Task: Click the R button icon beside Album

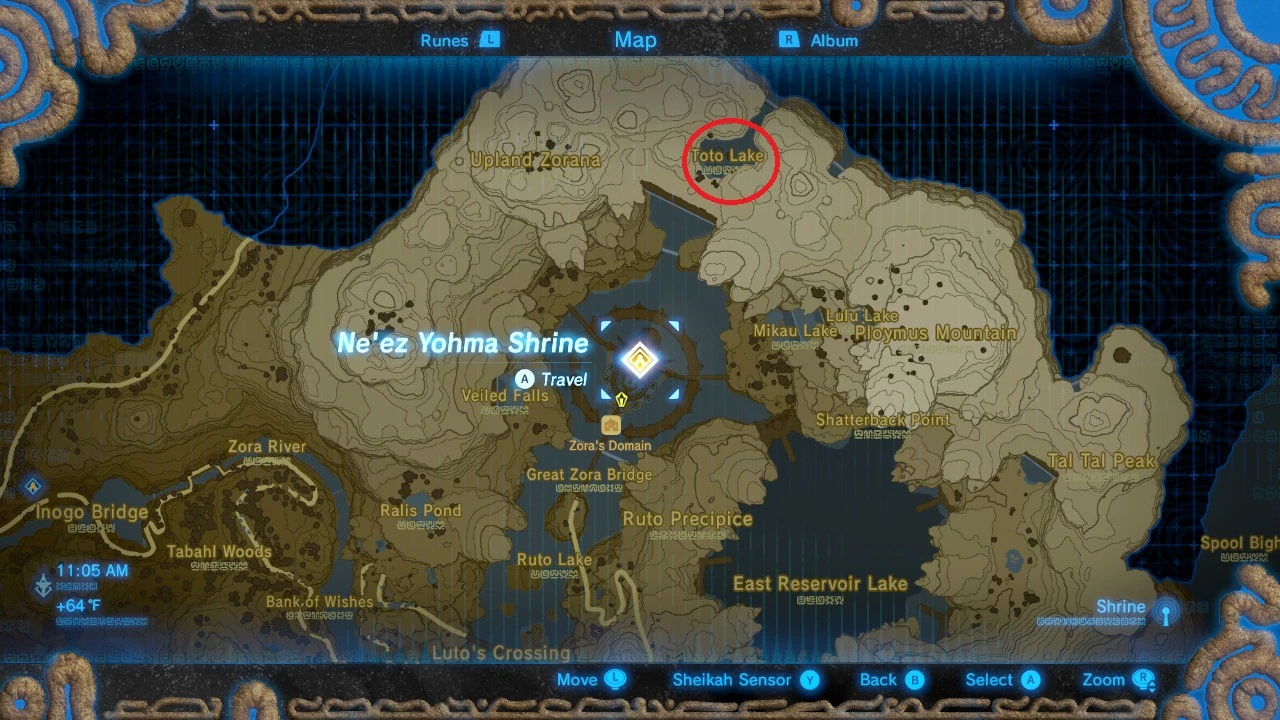Action: point(789,40)
